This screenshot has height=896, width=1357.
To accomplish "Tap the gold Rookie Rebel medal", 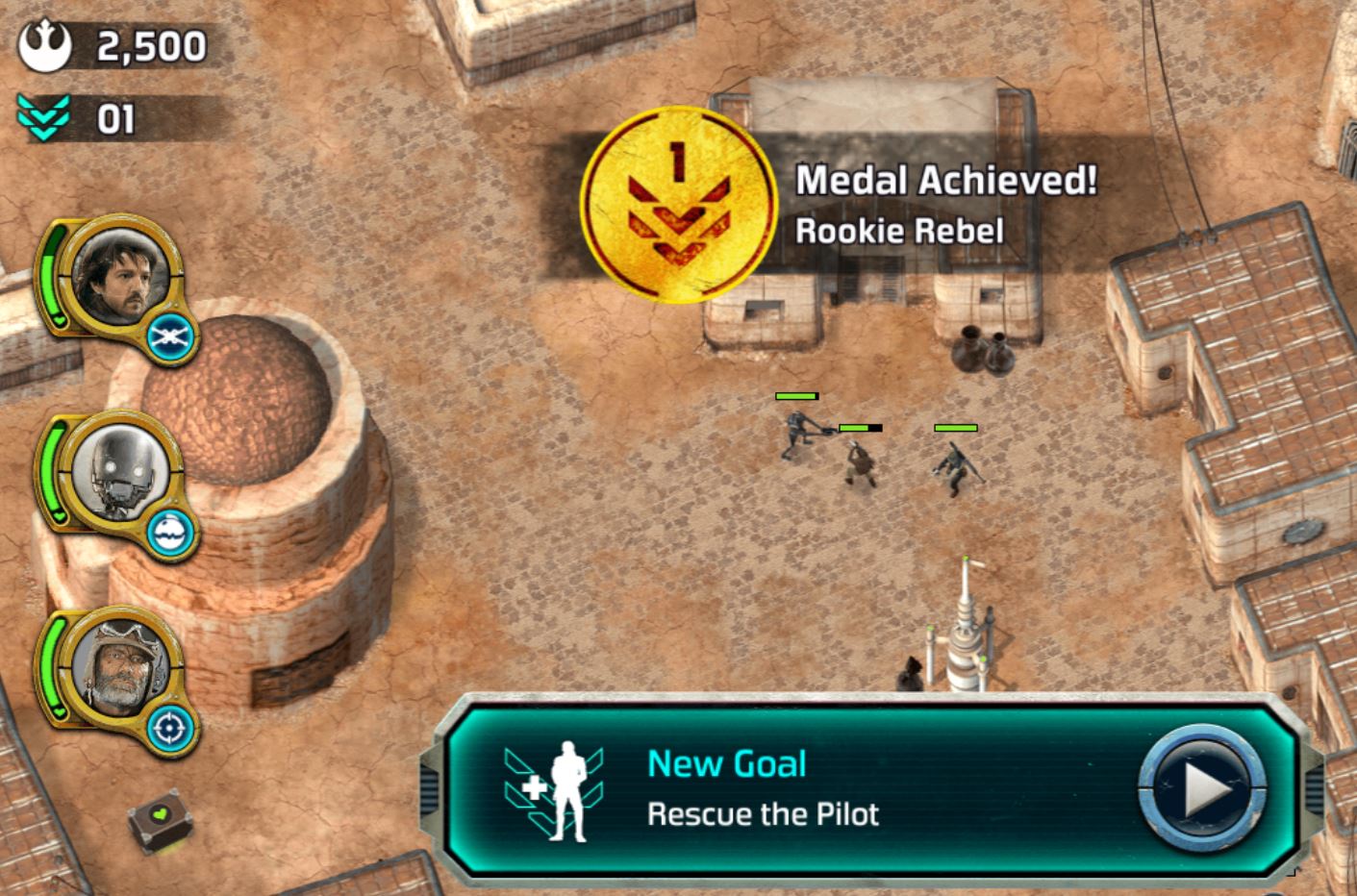I will 679,204.
